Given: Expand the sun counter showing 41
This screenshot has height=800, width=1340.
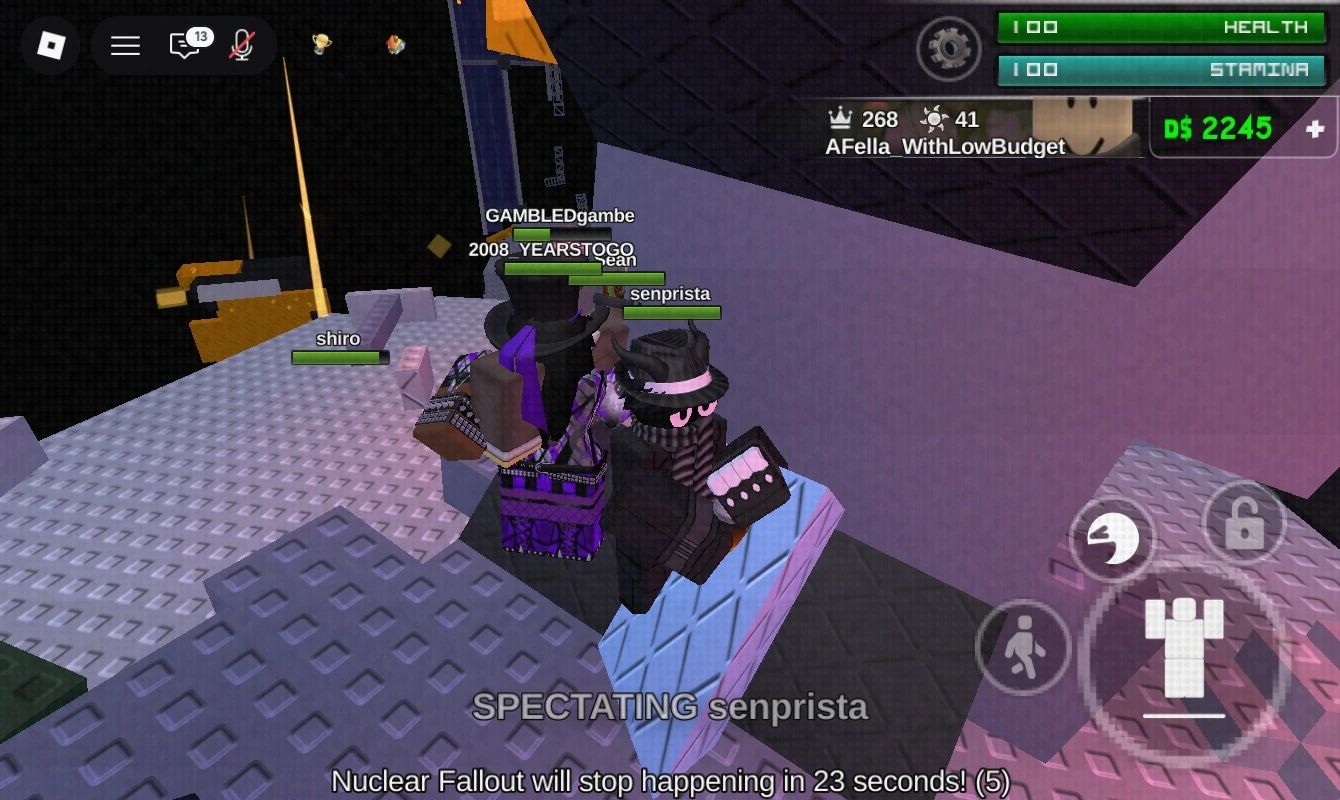Looking at the screenshot, I should click(x=948, y=119).
